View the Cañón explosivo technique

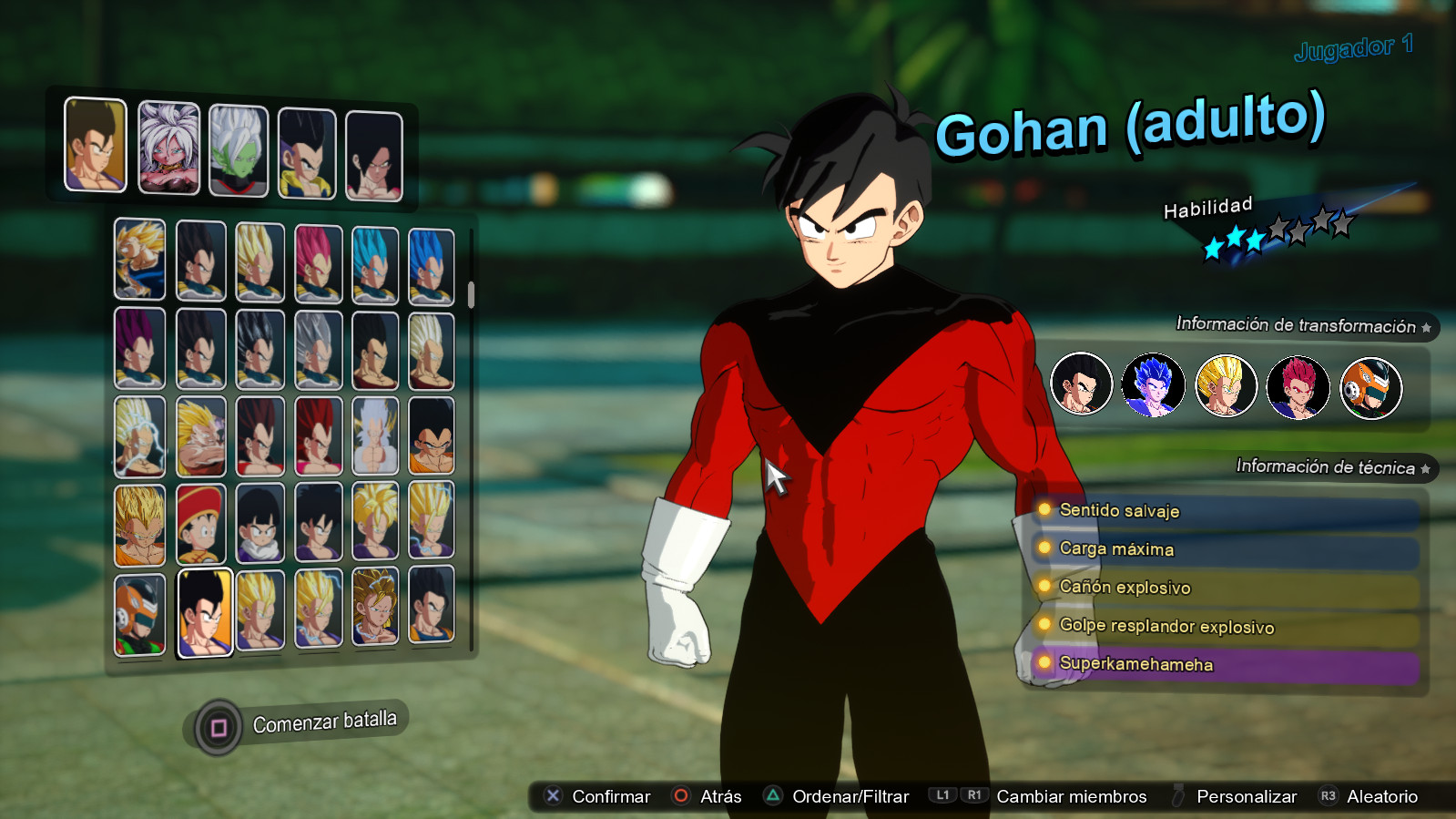click(x=1226, y=589)
